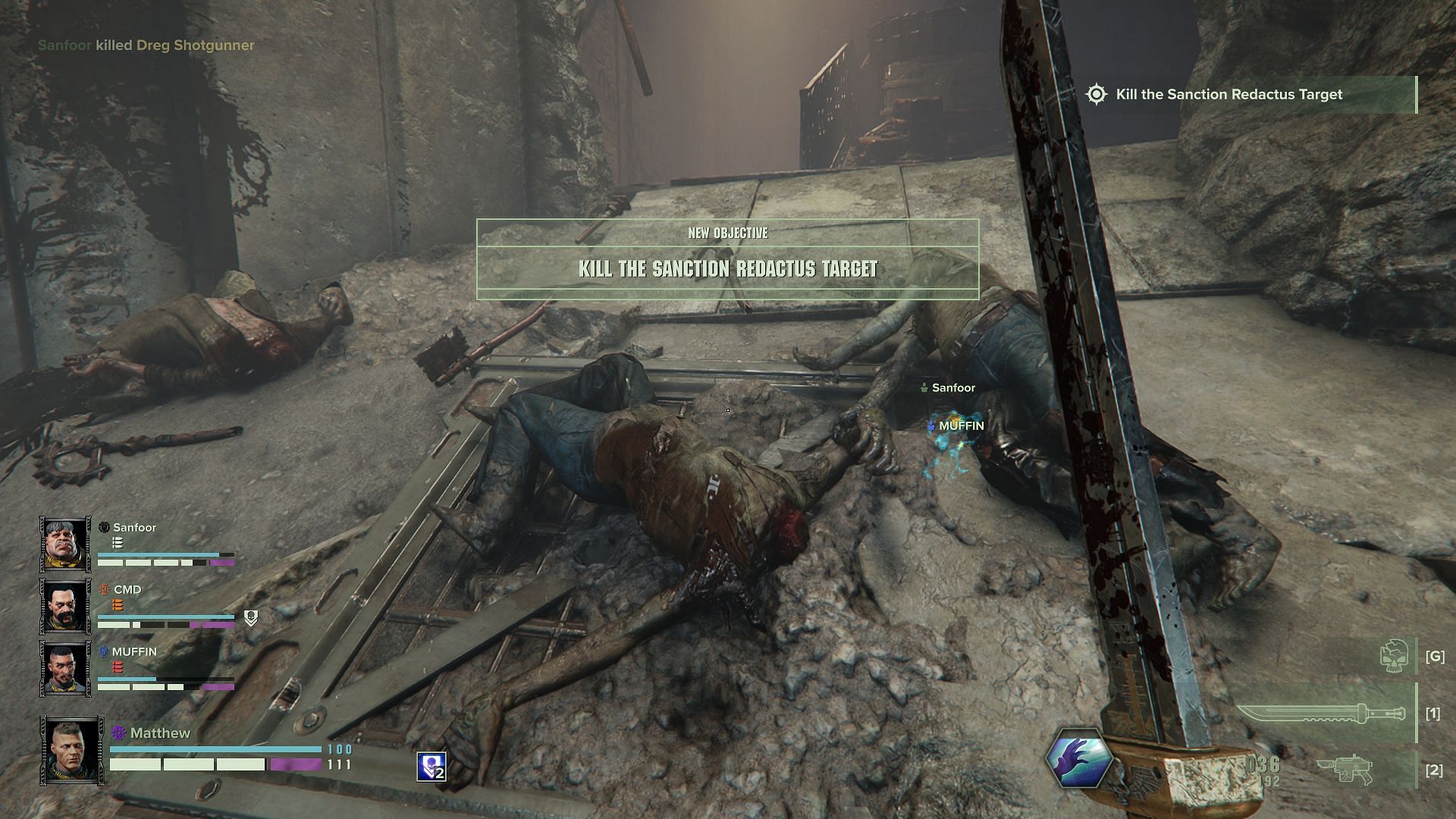This screenshot has width=1456, height=819.
Task: Click the Sanfoor killed Dreg Shotgunner feed entry
Action: (146, 45)
